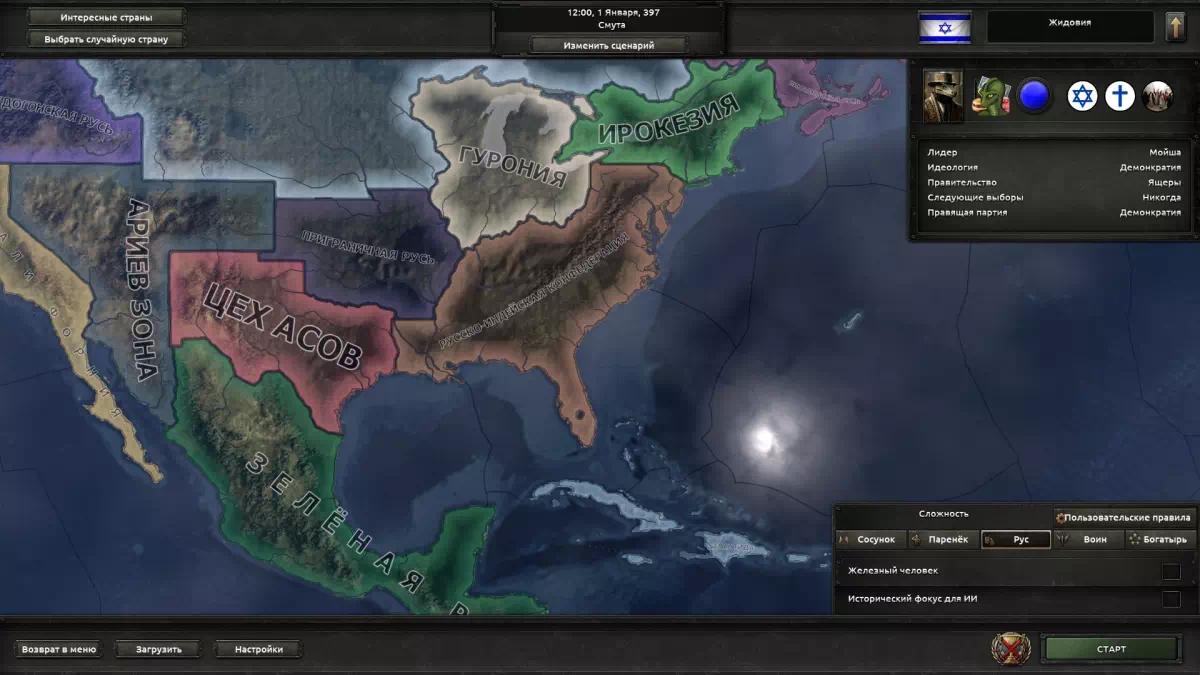Choose the Паренёк difficulty

point(942,539)
